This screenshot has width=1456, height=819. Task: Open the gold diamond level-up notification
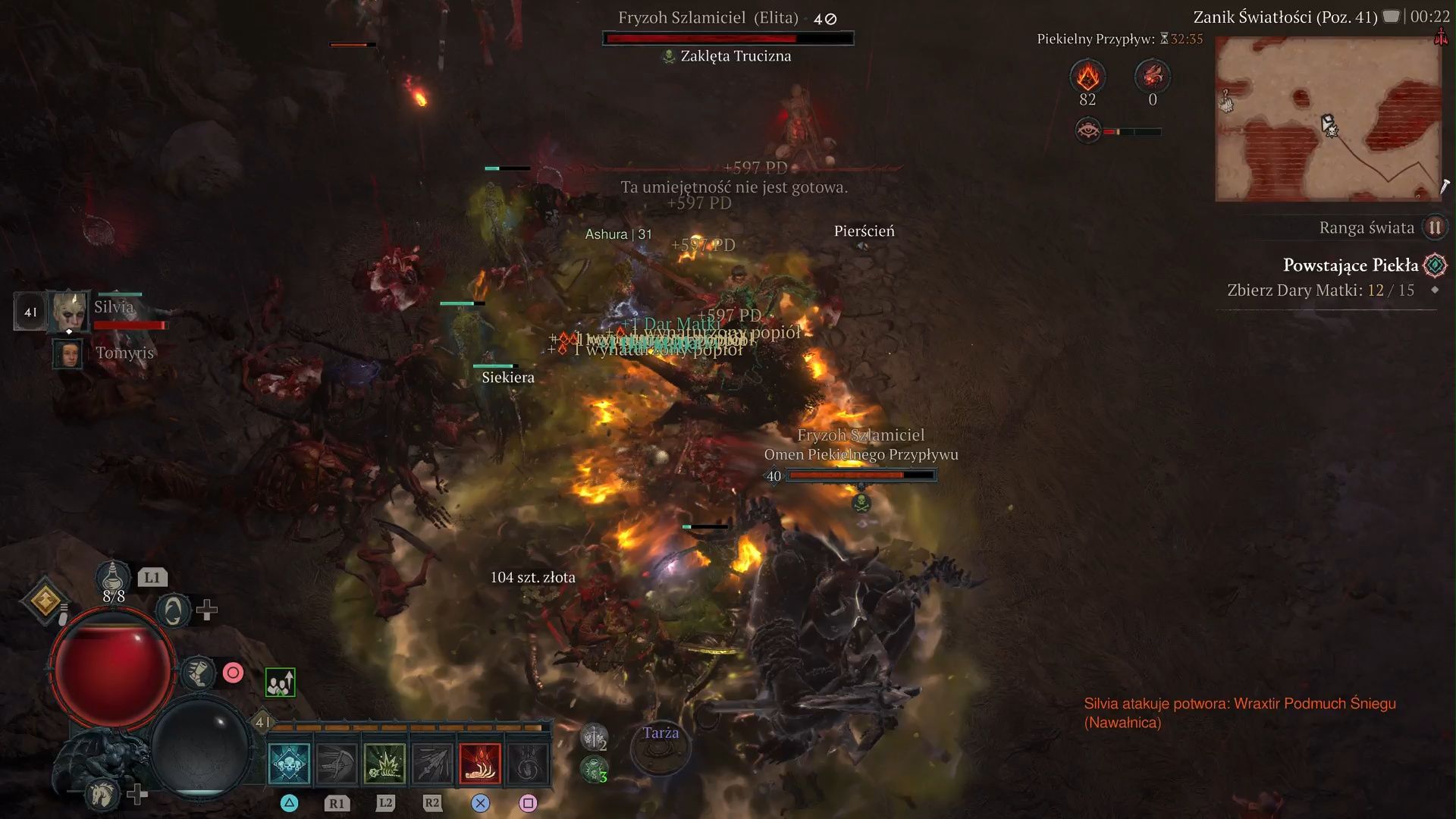point(45,601)
